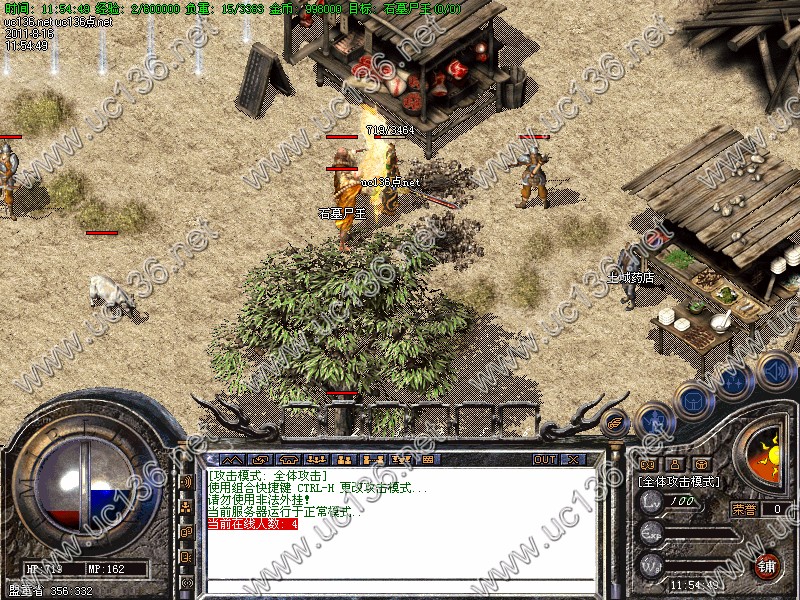800x600 pixels.
Task: Click the OUT button above the chat
Action: tap(545, 459)
